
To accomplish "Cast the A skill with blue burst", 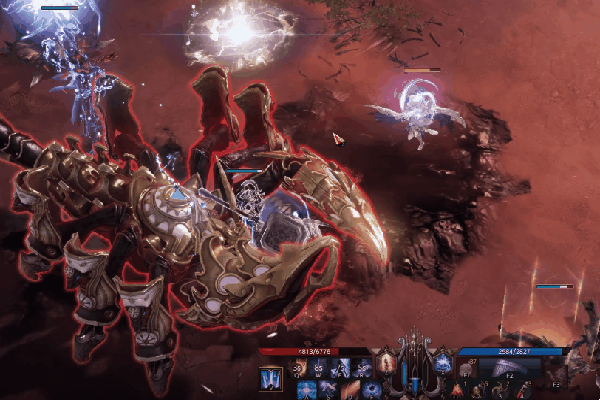I will point(307,387).
